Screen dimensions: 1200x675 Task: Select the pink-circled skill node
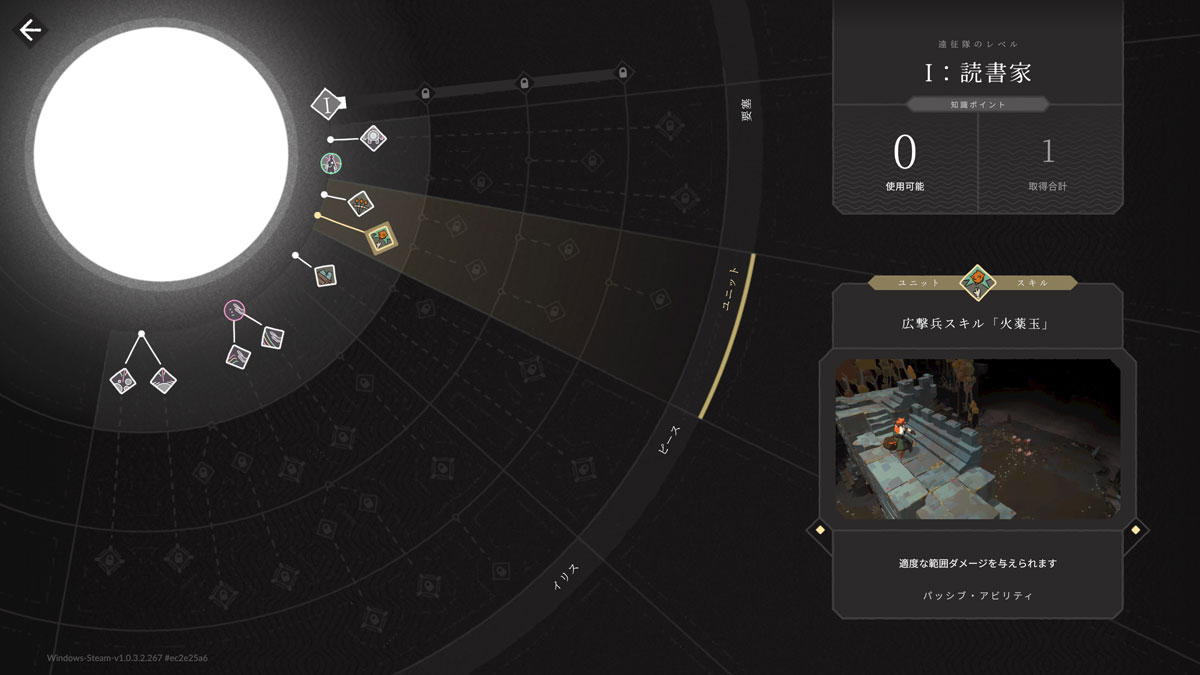coord(235,310)
